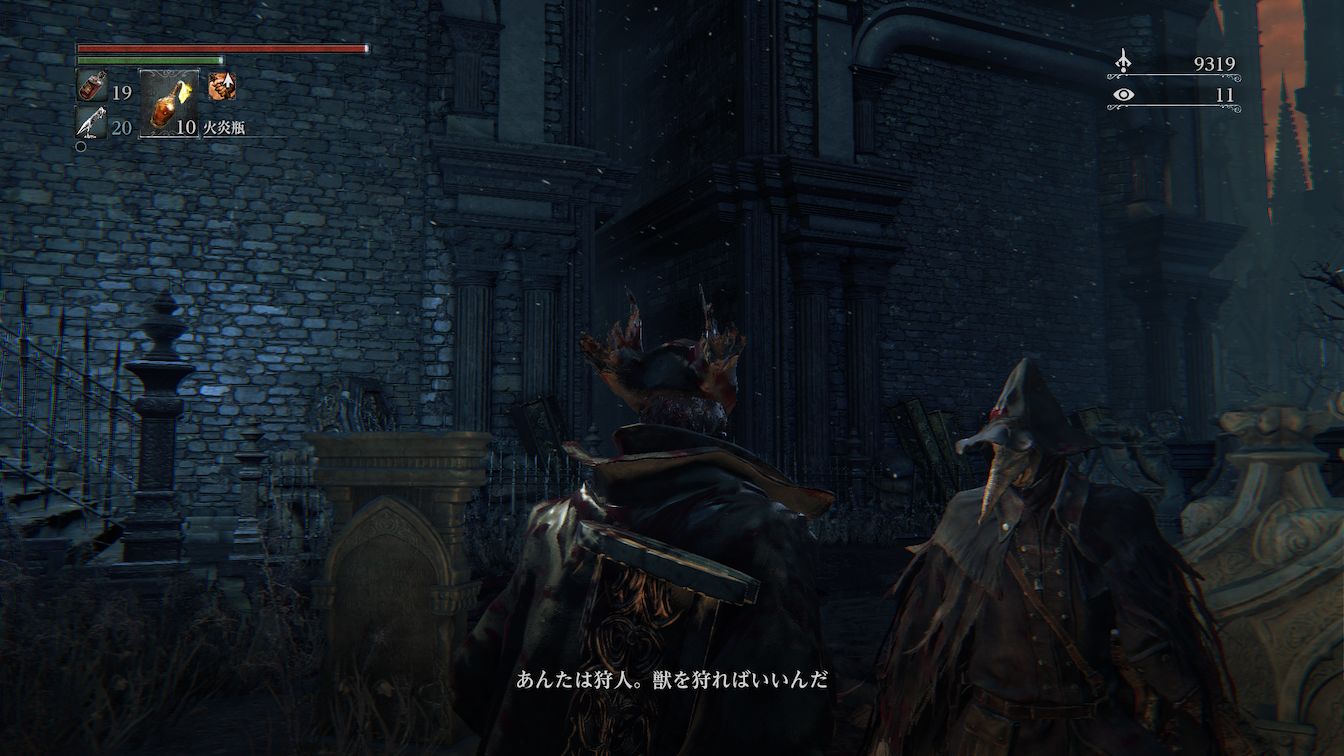Click the quicksilver bullet icon

pyautogui.click(x=90, y=124)
